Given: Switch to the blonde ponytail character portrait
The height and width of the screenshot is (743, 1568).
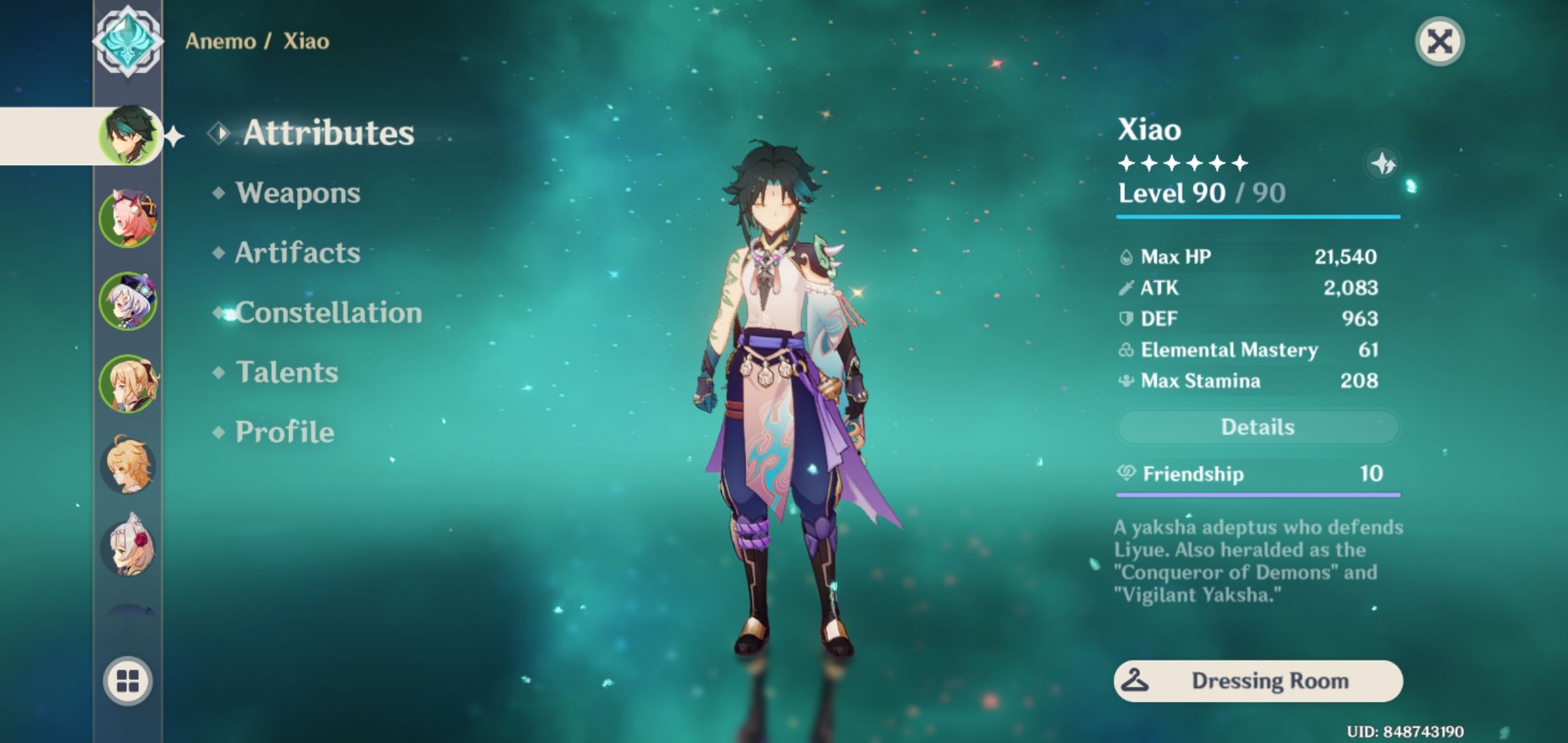Looking at the screenshot, I should click(x=128, y=383).
